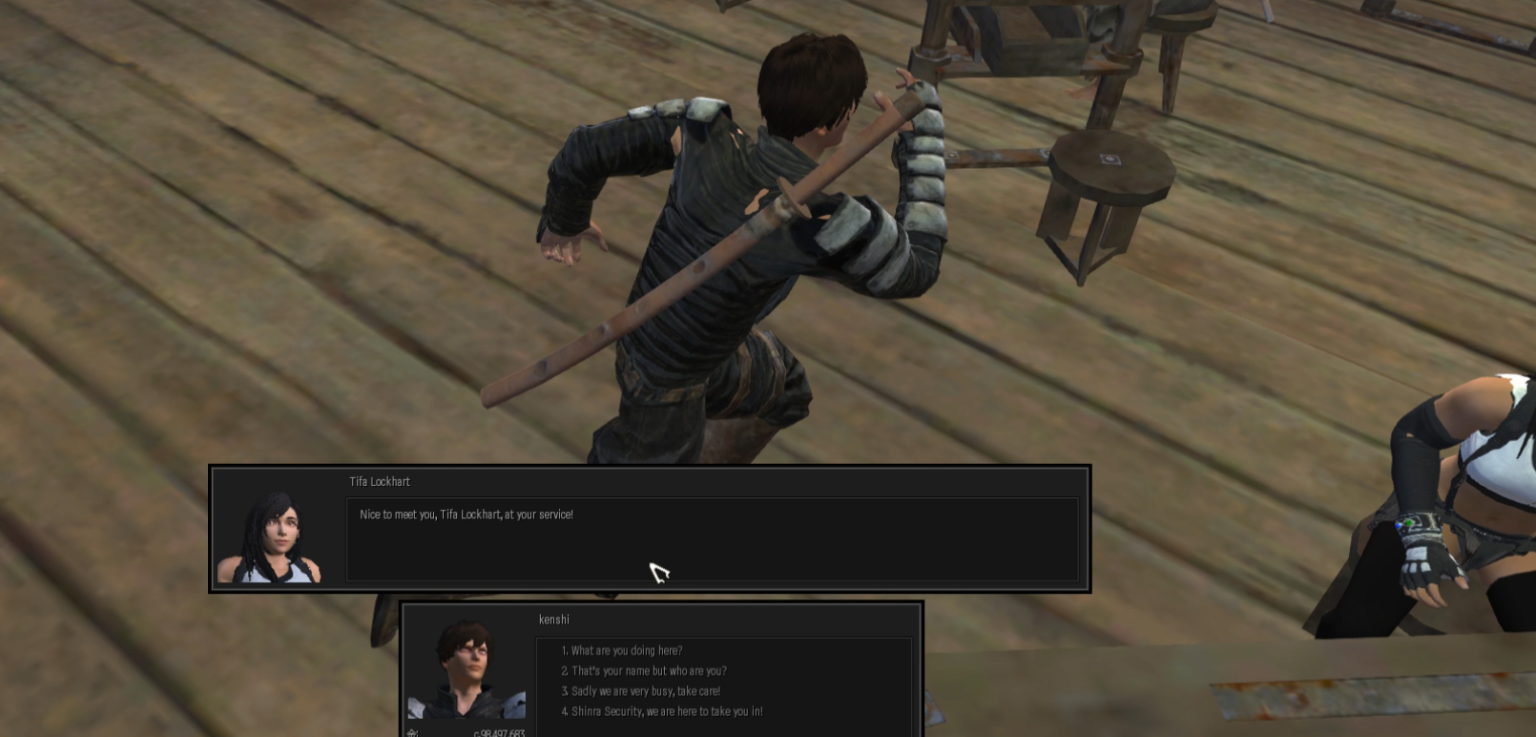Image resolution: width=1536 pixels, height=737 pixels.
Task: Select the "kenshi" name label
Action: click(x=554, y=619)
